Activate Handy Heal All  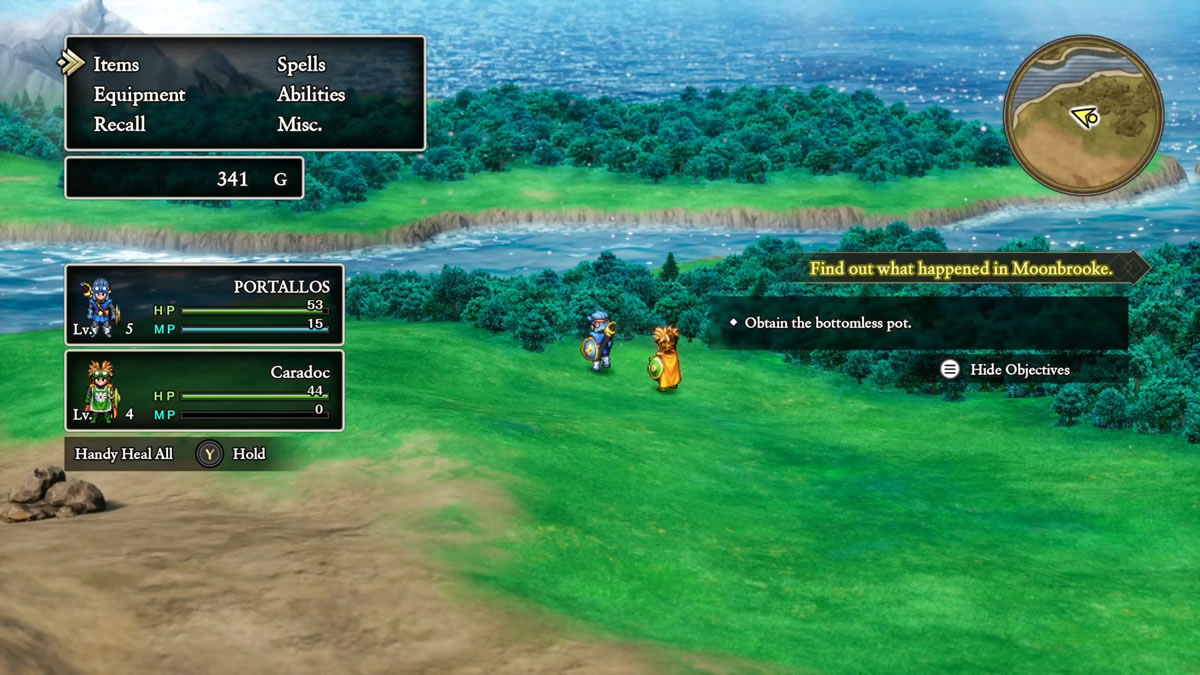170,454
